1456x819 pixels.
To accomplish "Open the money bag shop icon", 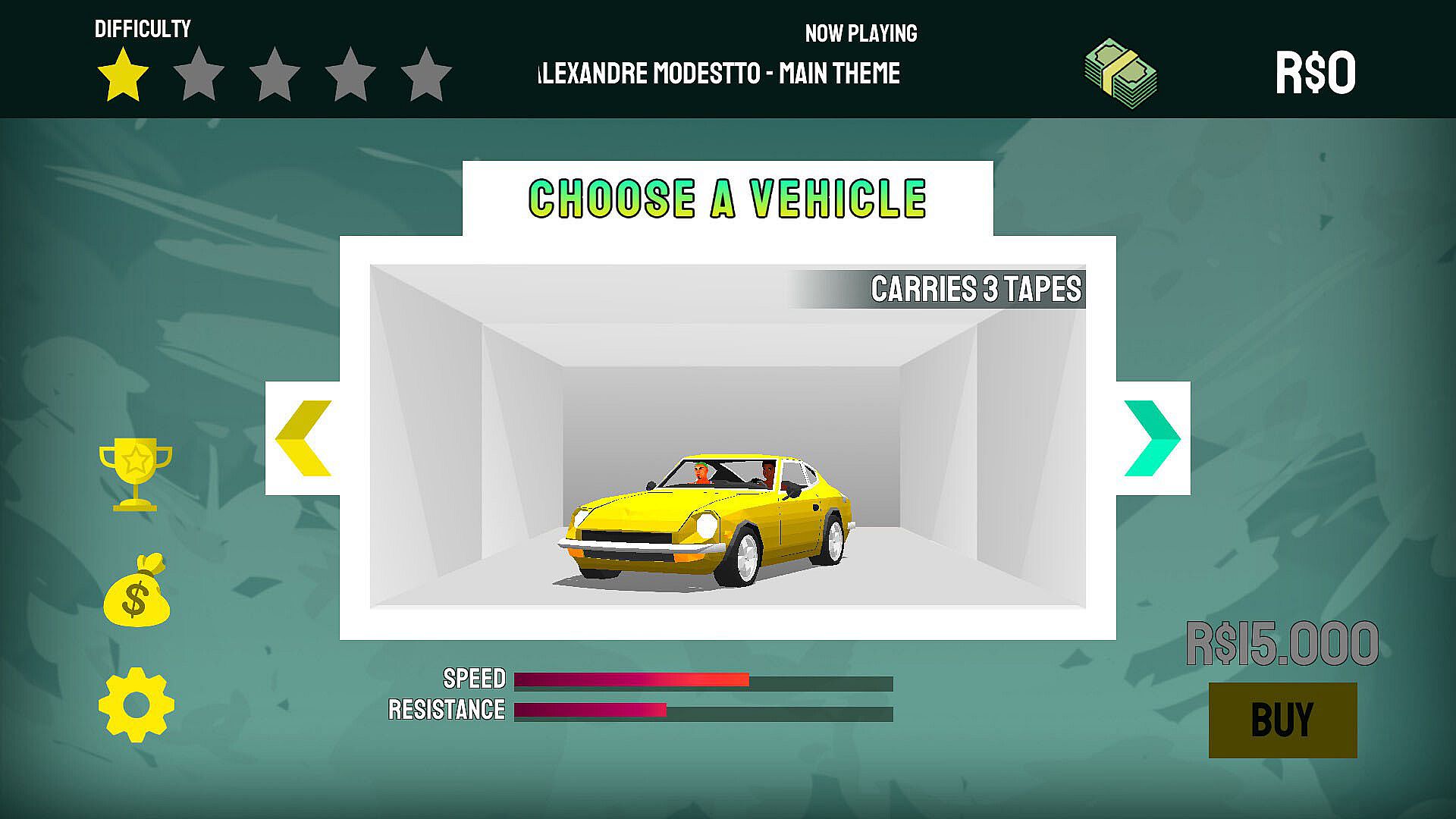I will (x=136, y=591).
